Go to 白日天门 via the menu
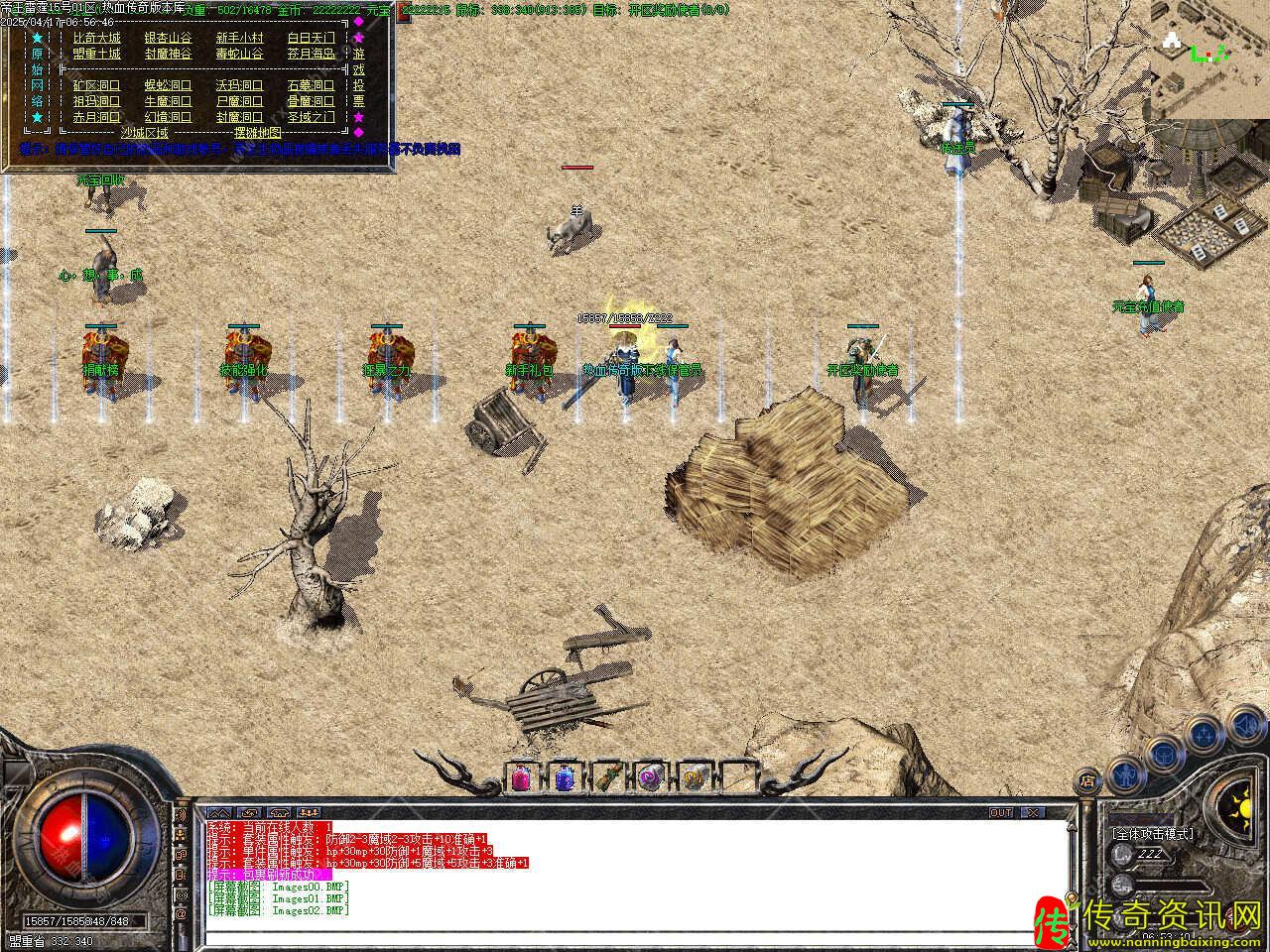The width and height of the screenshot is (1270, 952). pyautogui.click(x=312, y=38)
